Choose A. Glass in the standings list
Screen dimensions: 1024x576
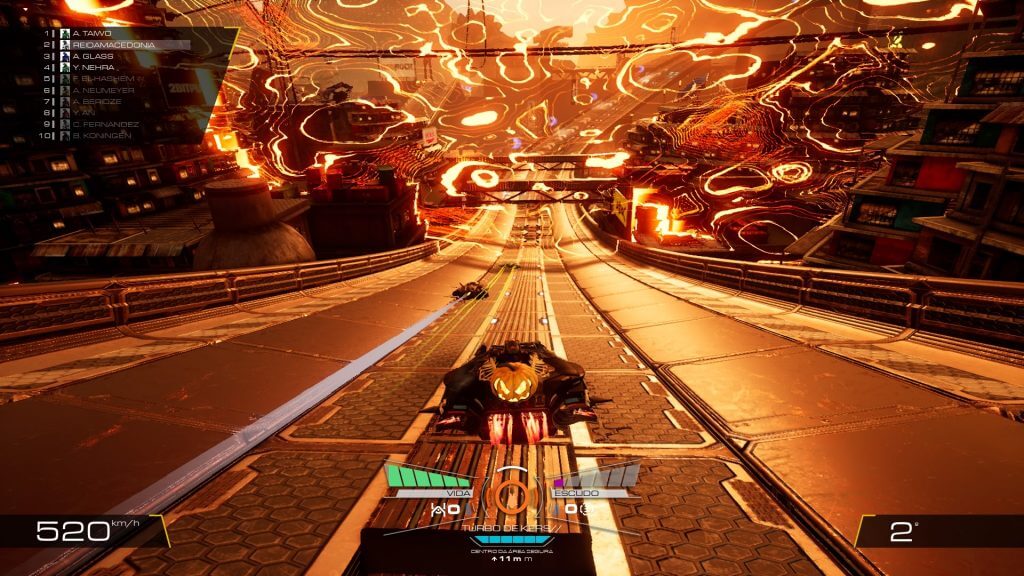pos(92,56)
